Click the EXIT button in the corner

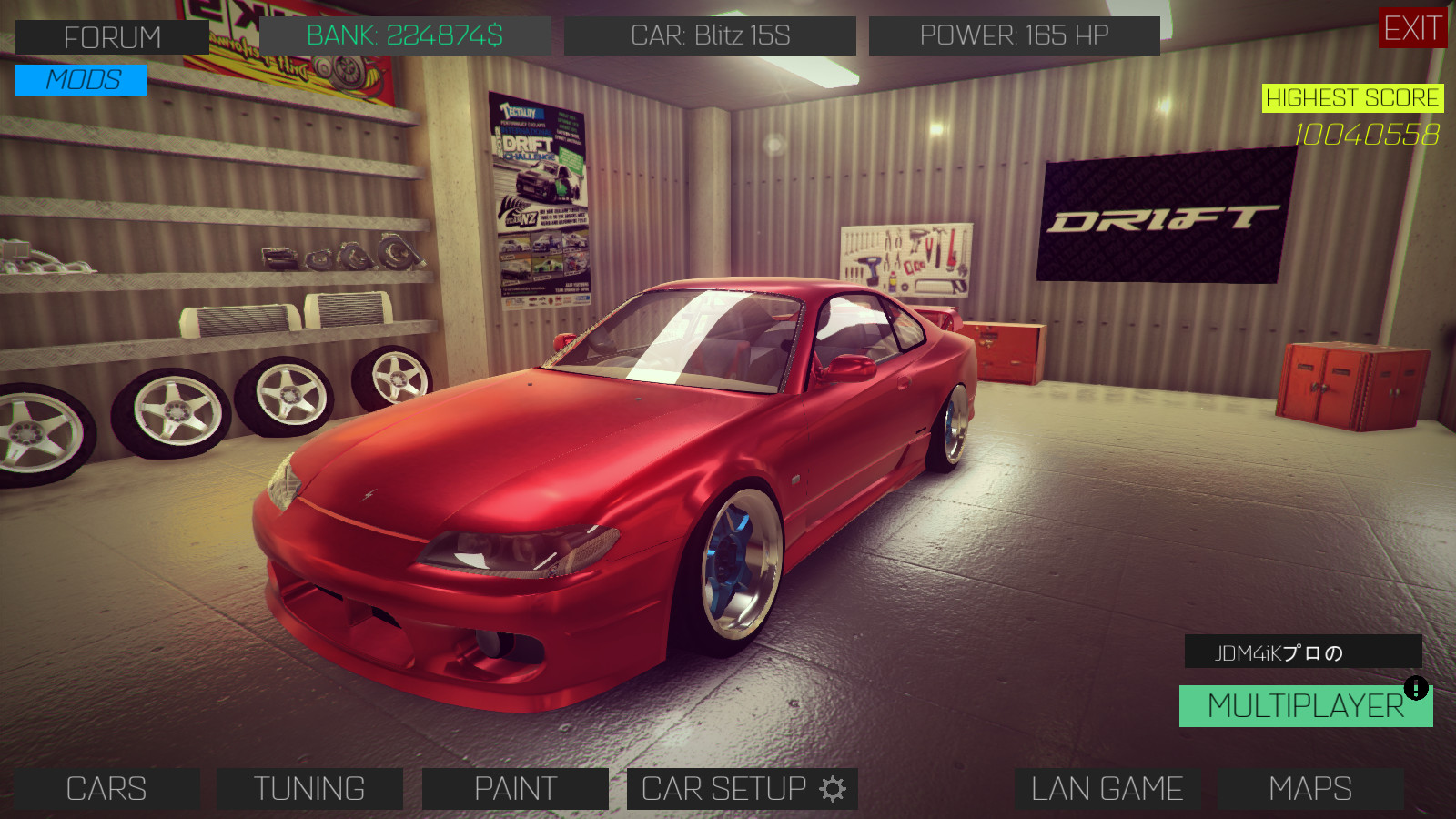click(1411, 29)
